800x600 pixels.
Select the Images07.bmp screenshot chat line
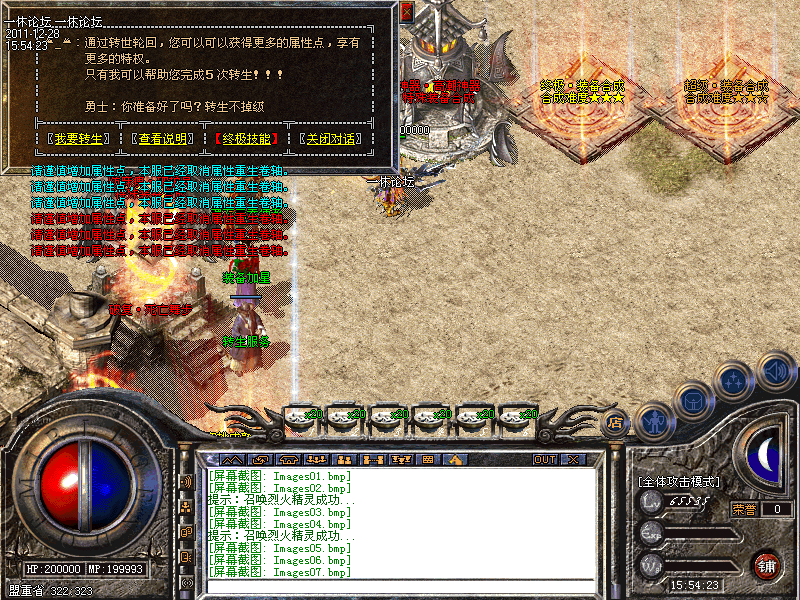(x=280, y=572)
